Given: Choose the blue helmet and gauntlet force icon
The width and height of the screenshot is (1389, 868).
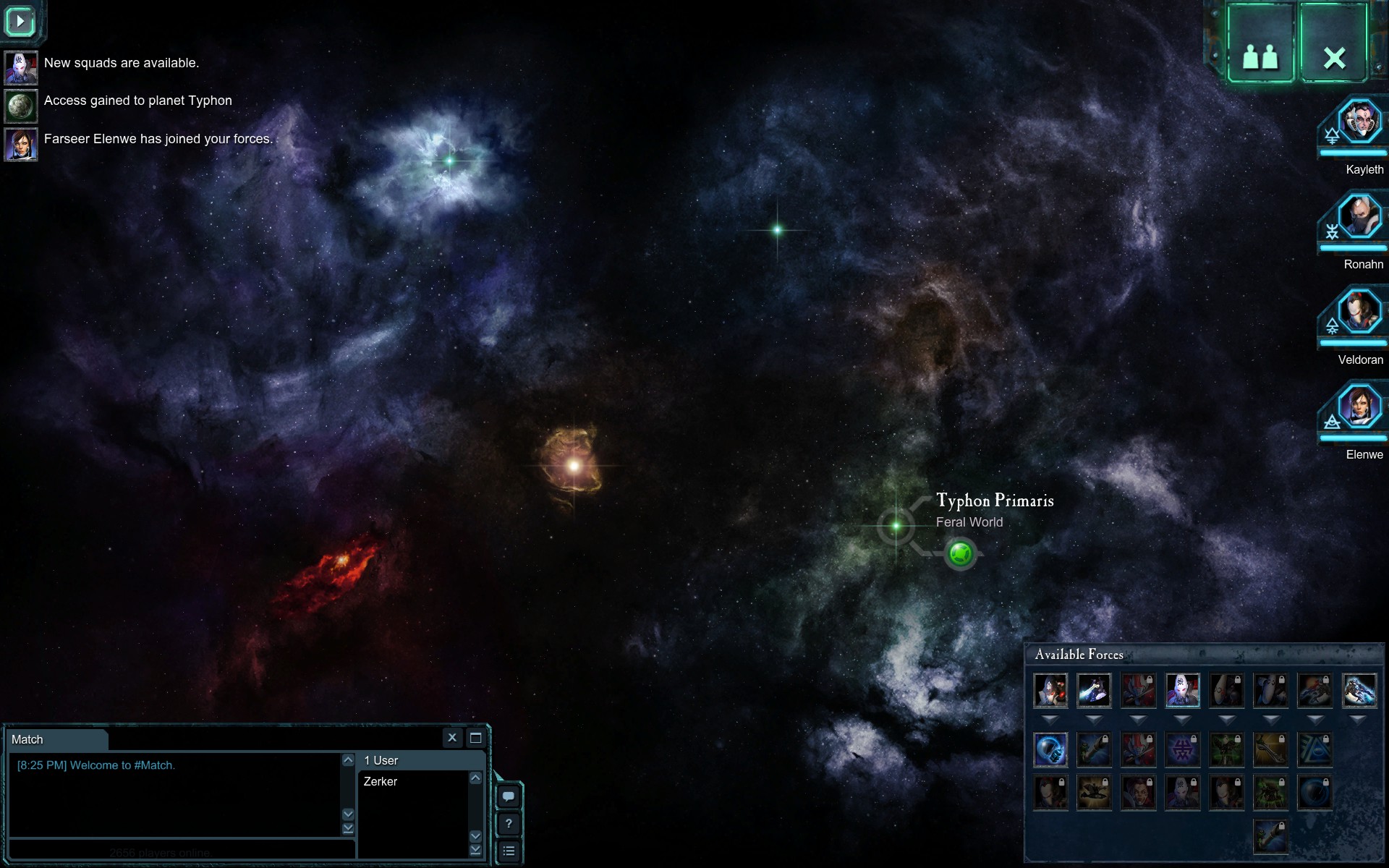Looking at the screenshot, I should point(1050,749).
